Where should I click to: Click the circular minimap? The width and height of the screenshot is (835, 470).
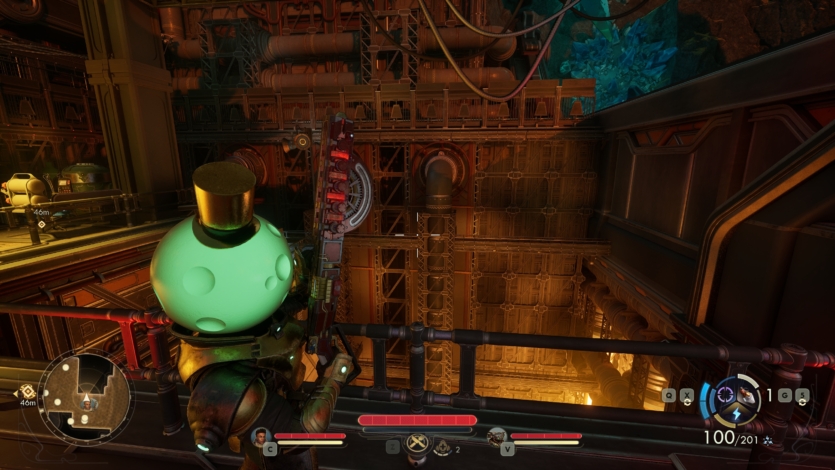85,397
